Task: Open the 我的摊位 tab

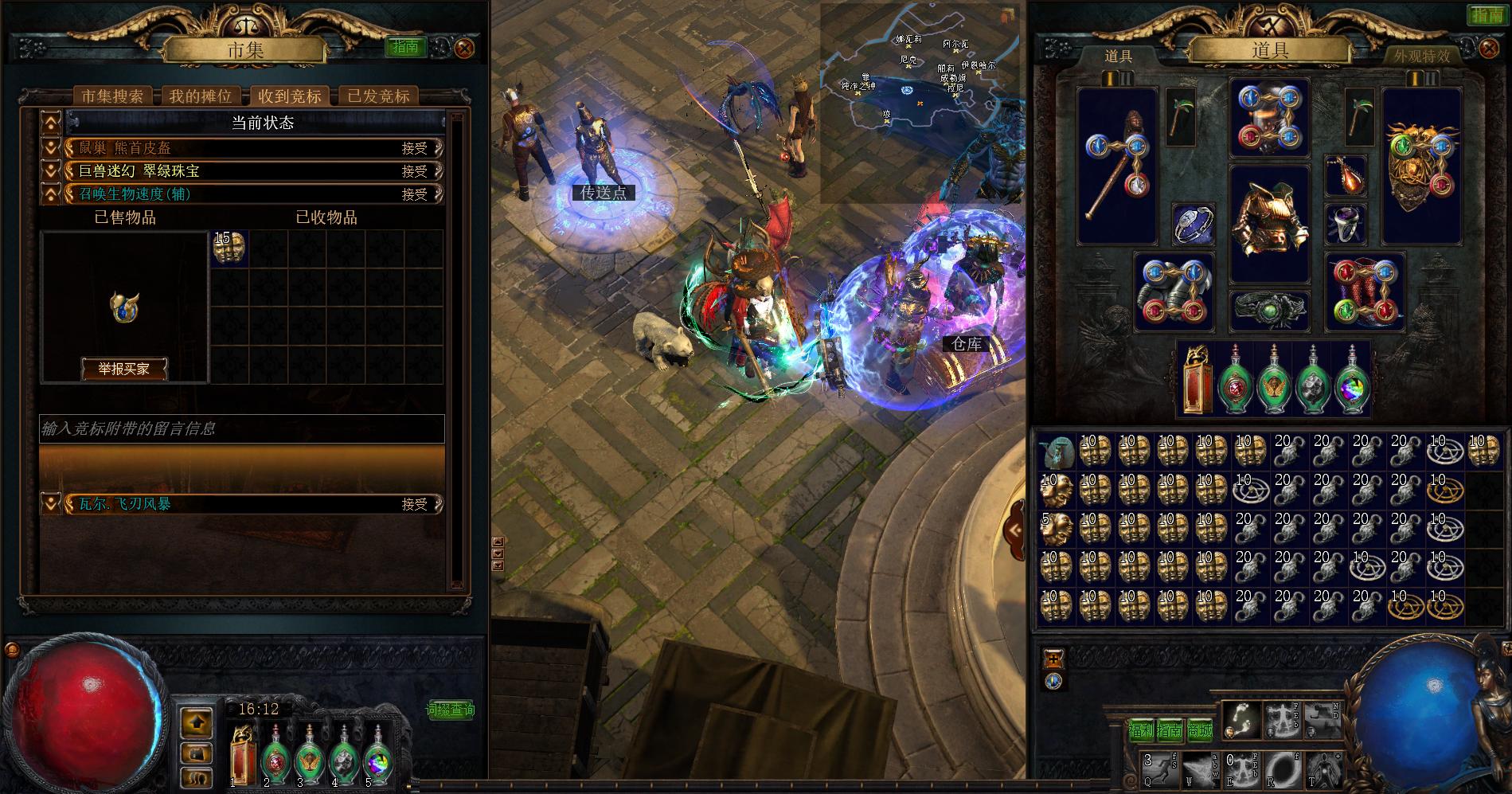Action: [x=200, y=96]
